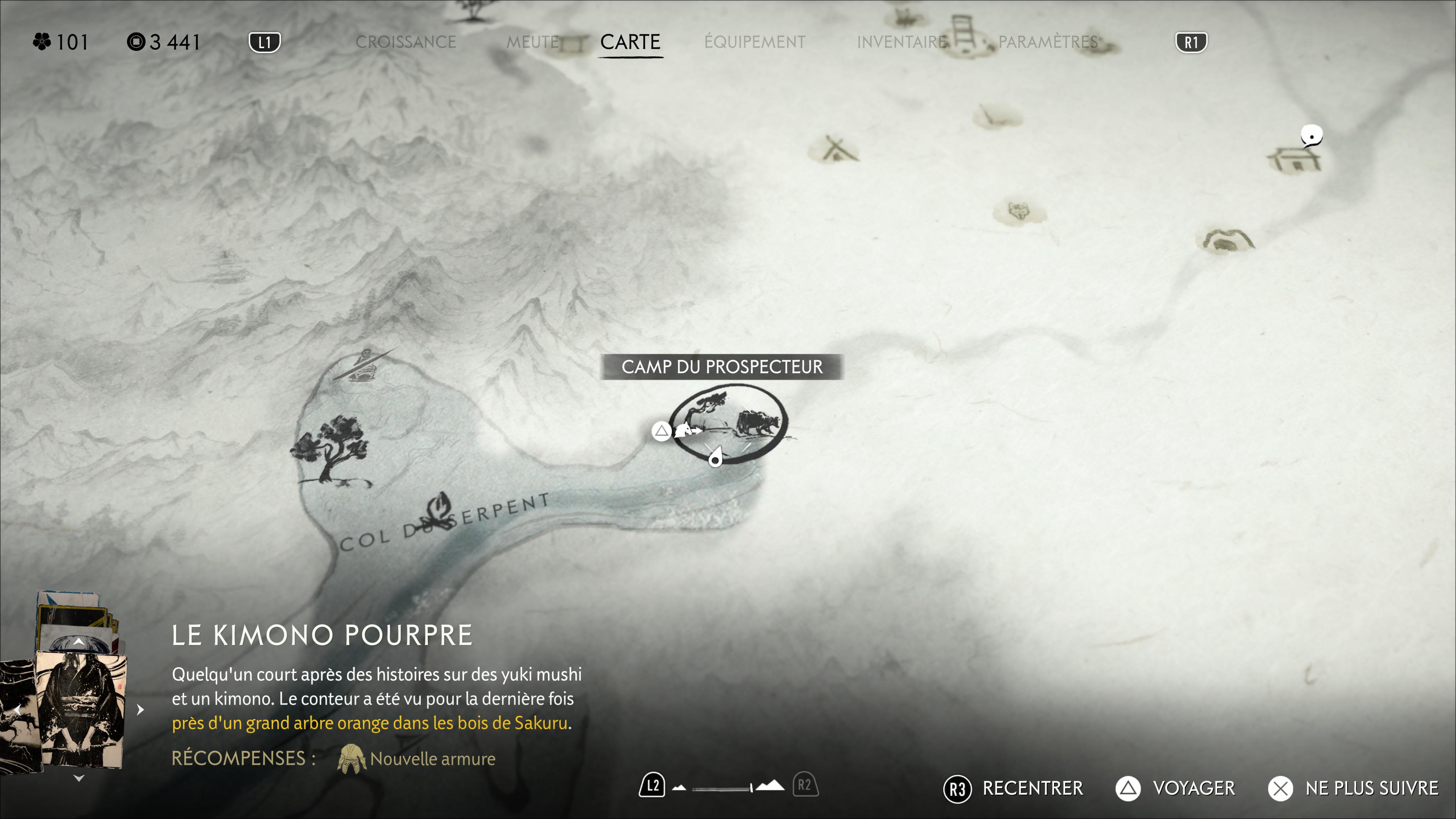Select the Carte tab
The height and width of the screenshot is (819, 1456).
point(630,42)
